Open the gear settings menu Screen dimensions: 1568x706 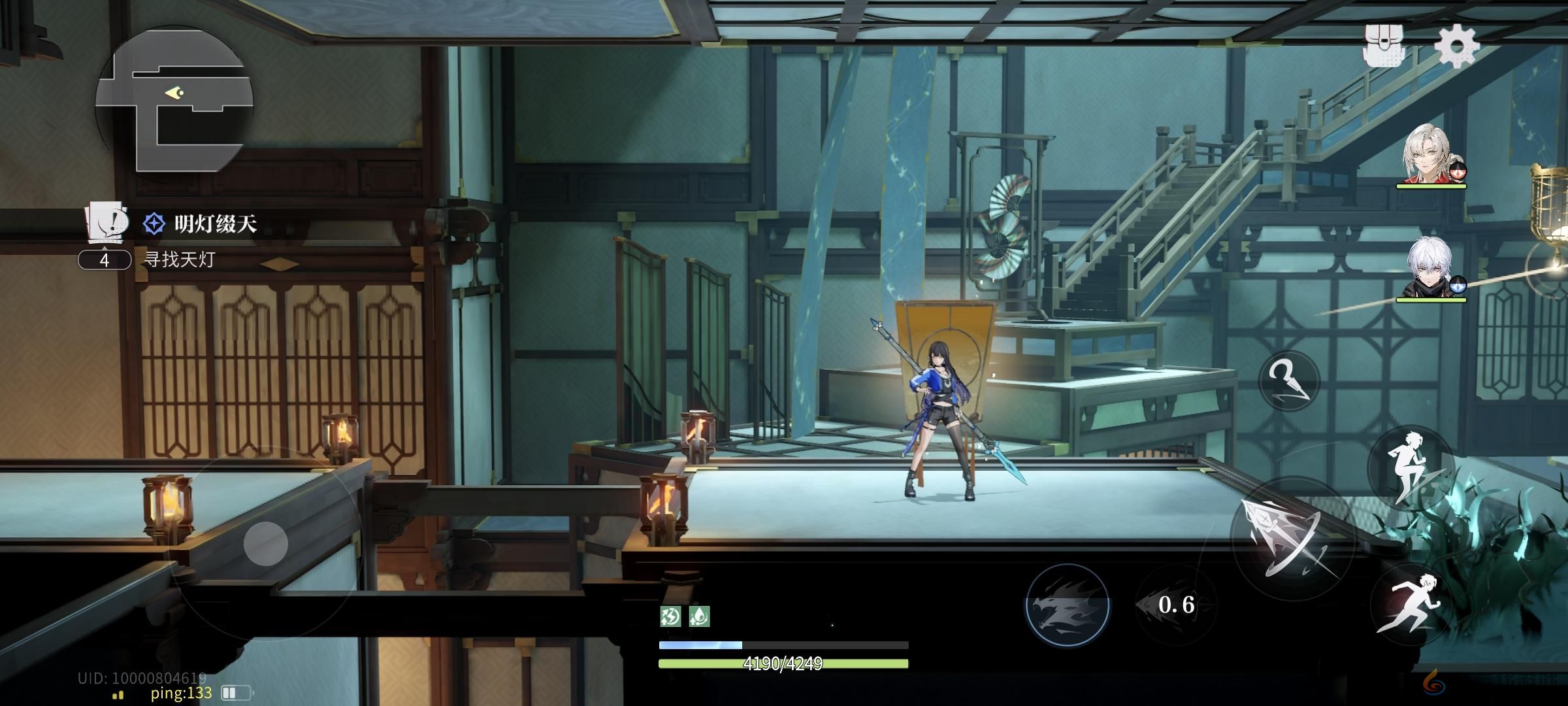(1456, 45)
